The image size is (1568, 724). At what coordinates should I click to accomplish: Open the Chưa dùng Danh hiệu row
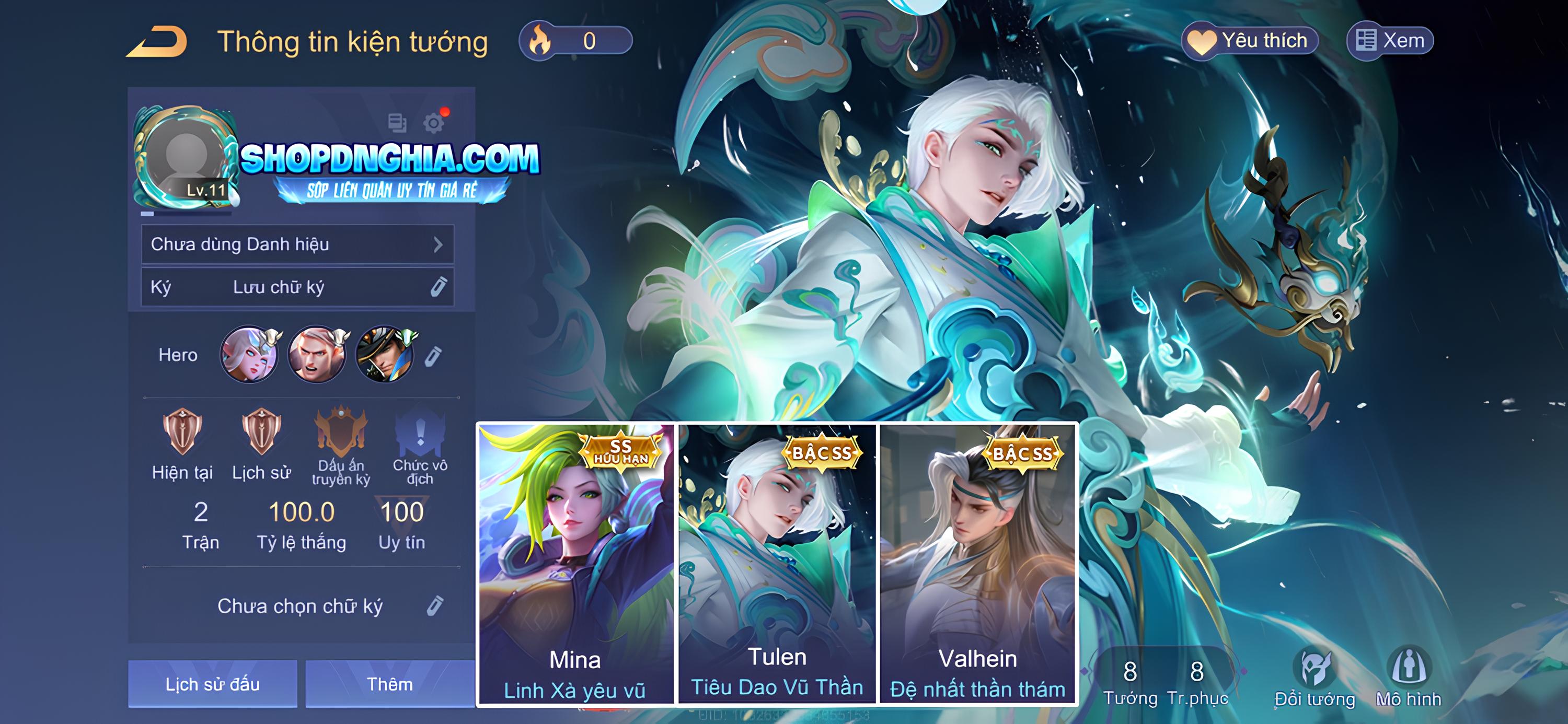click(x=297, y=244)
